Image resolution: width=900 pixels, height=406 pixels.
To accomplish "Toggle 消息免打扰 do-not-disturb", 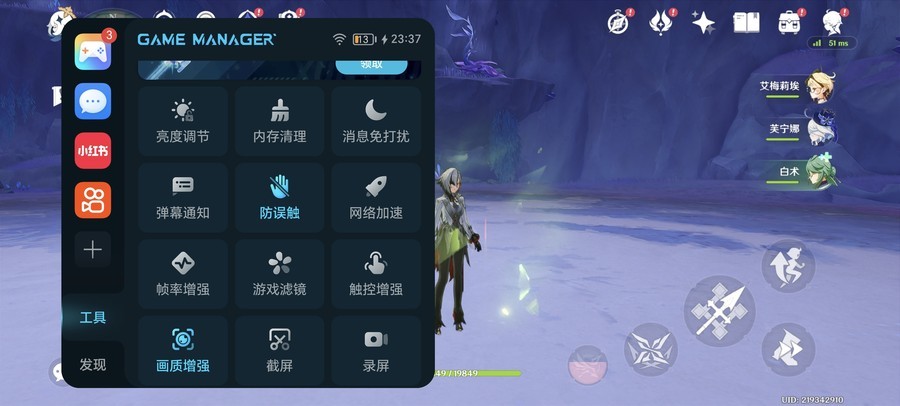I will (376, 120).
